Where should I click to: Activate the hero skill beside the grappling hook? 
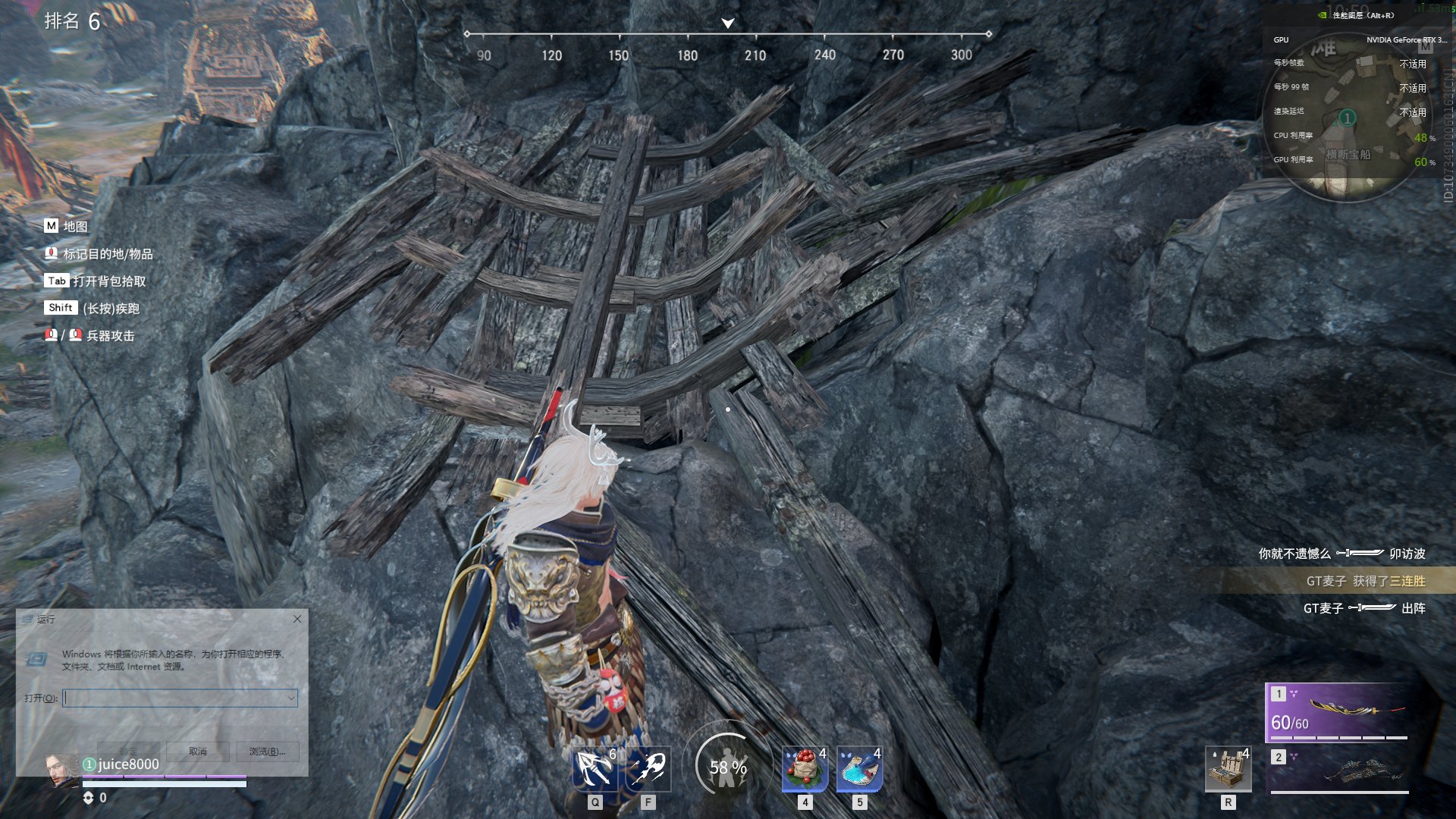(648, 769)
